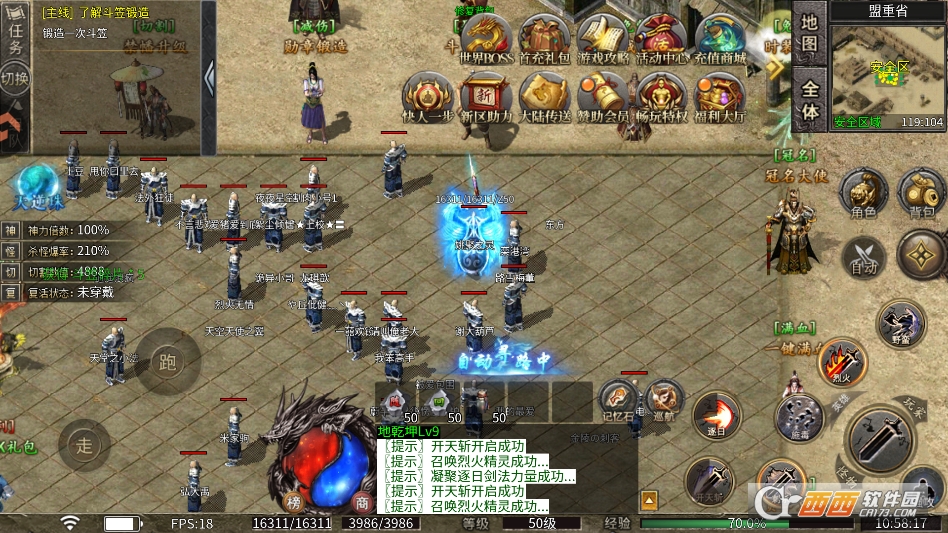Activate the 烈火 flame skill
948x533 pixels.
click(842, 362)
